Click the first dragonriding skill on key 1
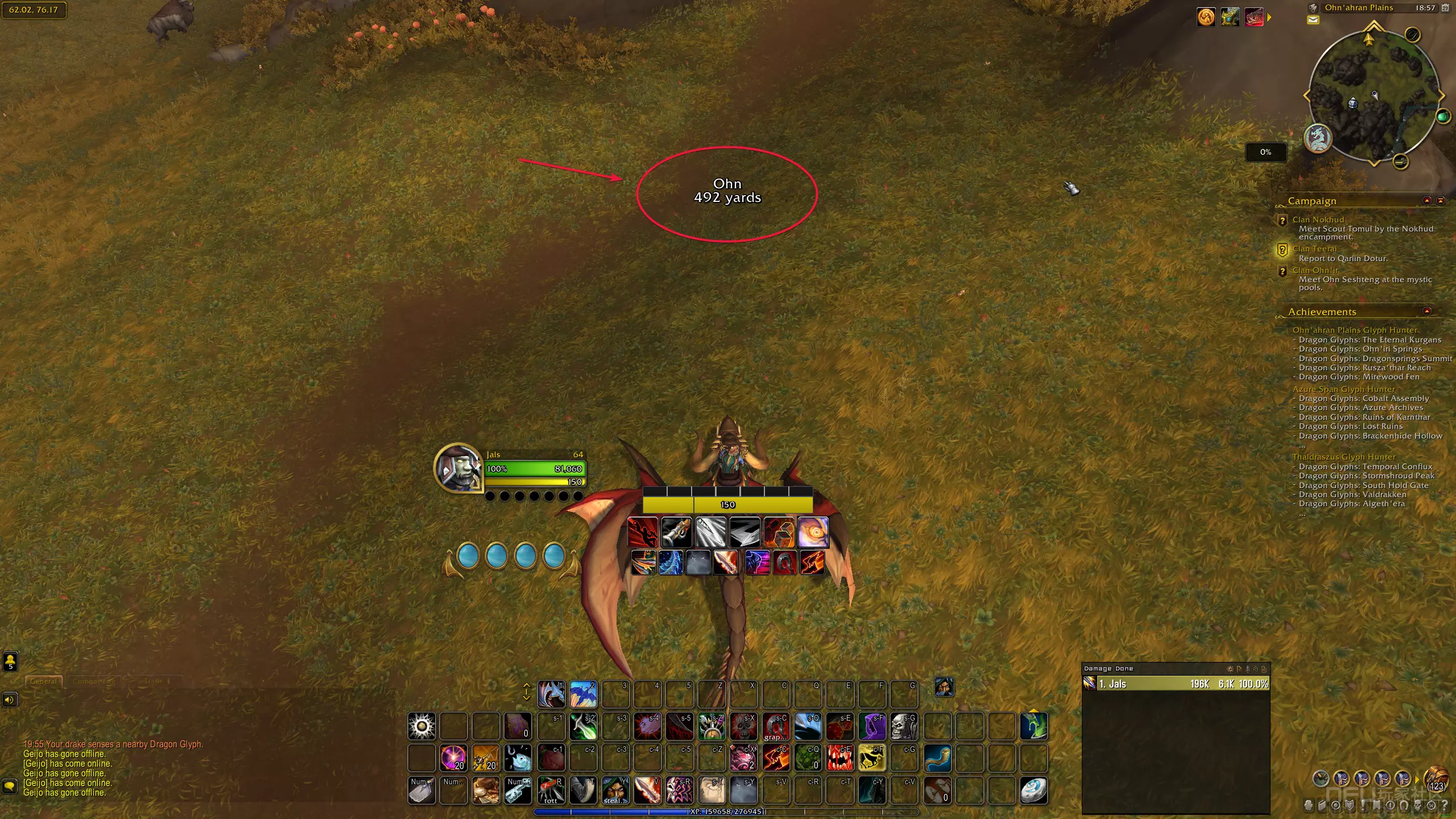This screenshot has height=819, width=1456. click(551, 693)
